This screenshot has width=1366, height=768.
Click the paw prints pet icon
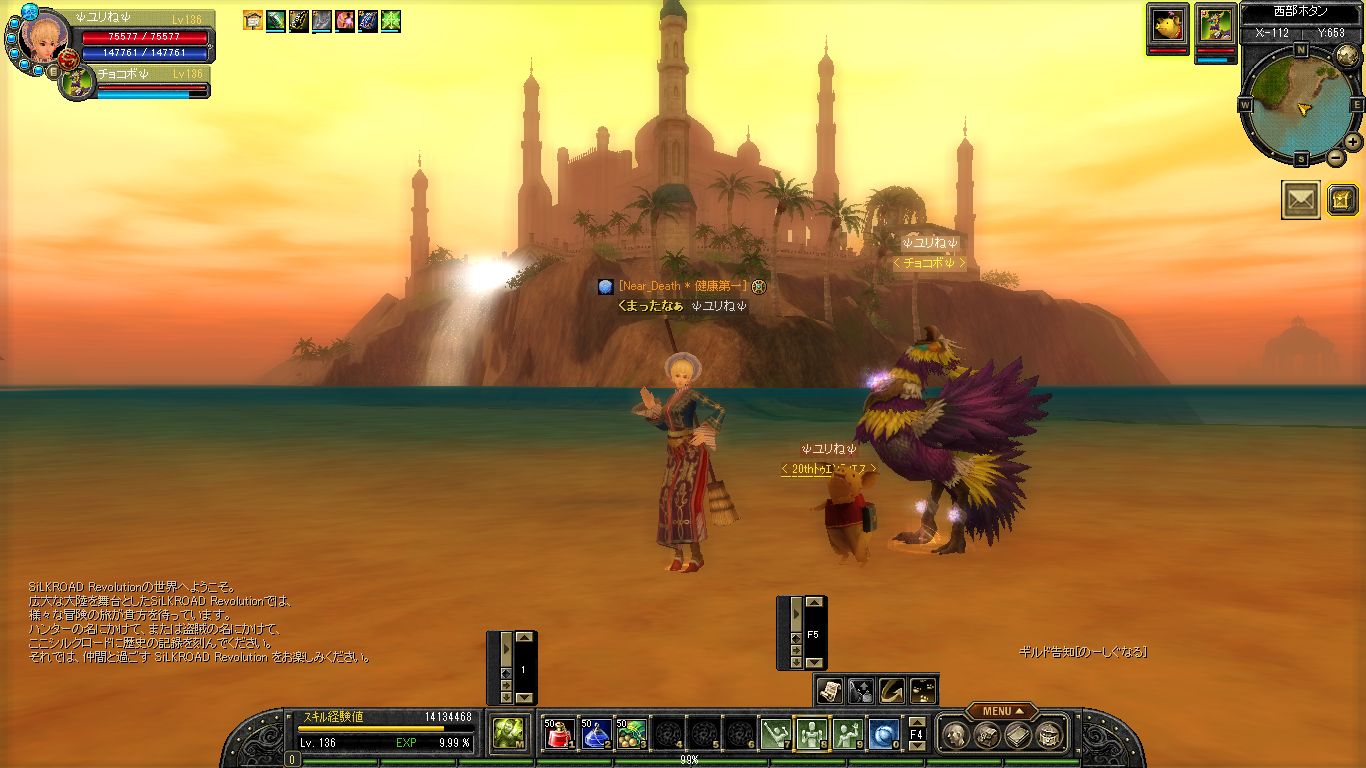pos(922,689)
